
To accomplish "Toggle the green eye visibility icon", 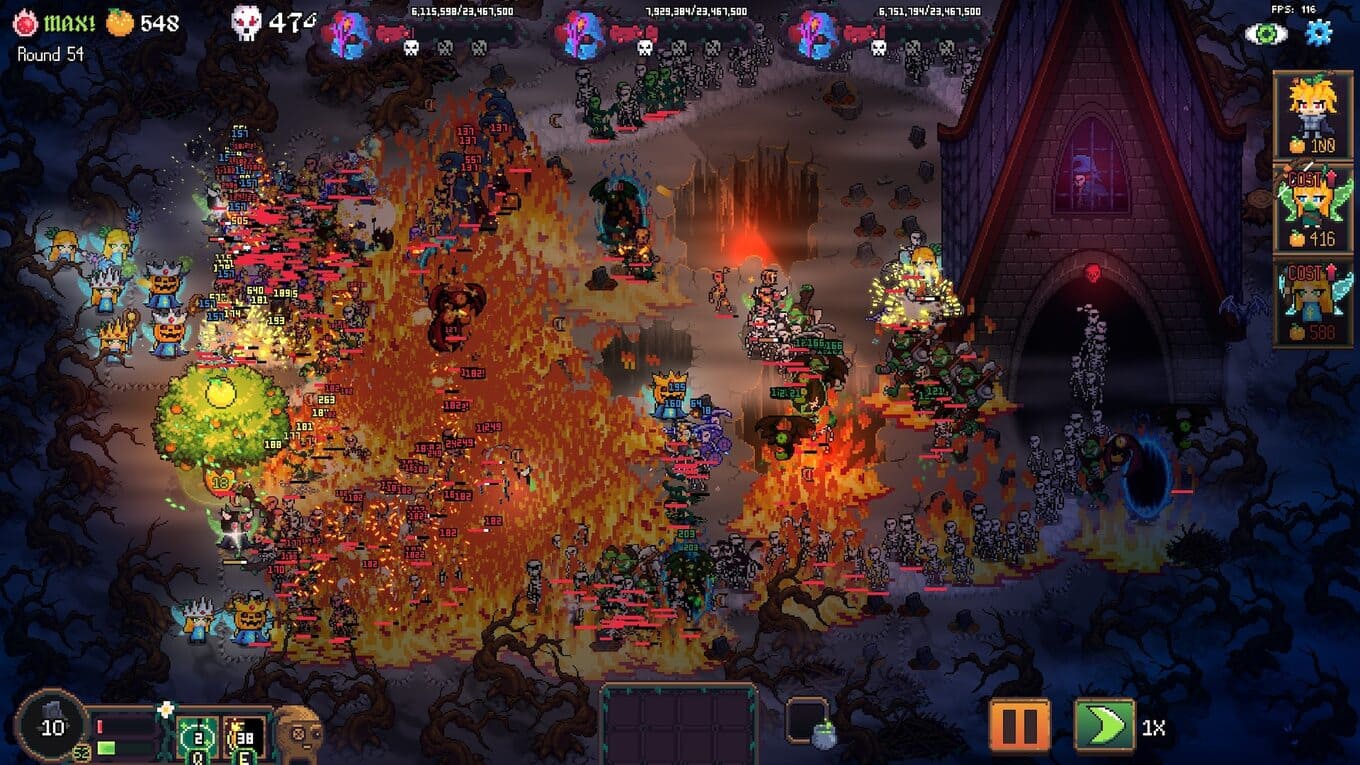I will [1266, 33].
